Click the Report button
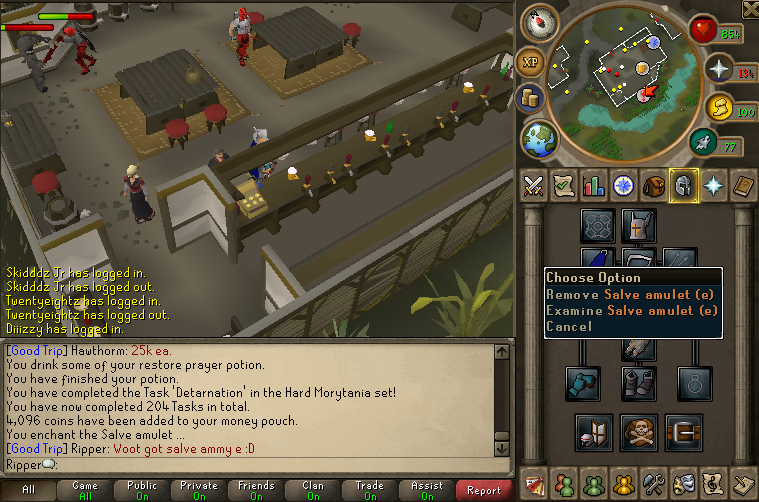Screen dimensions: 759x502 [484, 490]
